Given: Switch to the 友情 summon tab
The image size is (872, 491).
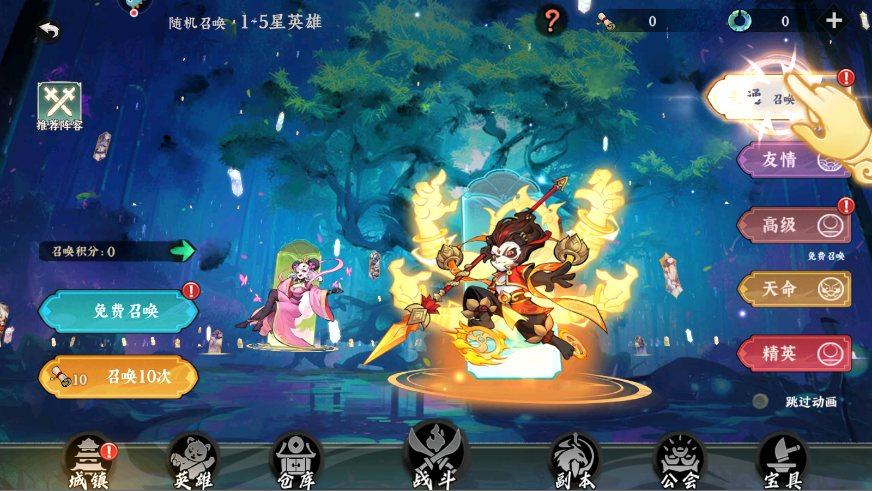Looking at the screenshot, I should pos(794,161).
